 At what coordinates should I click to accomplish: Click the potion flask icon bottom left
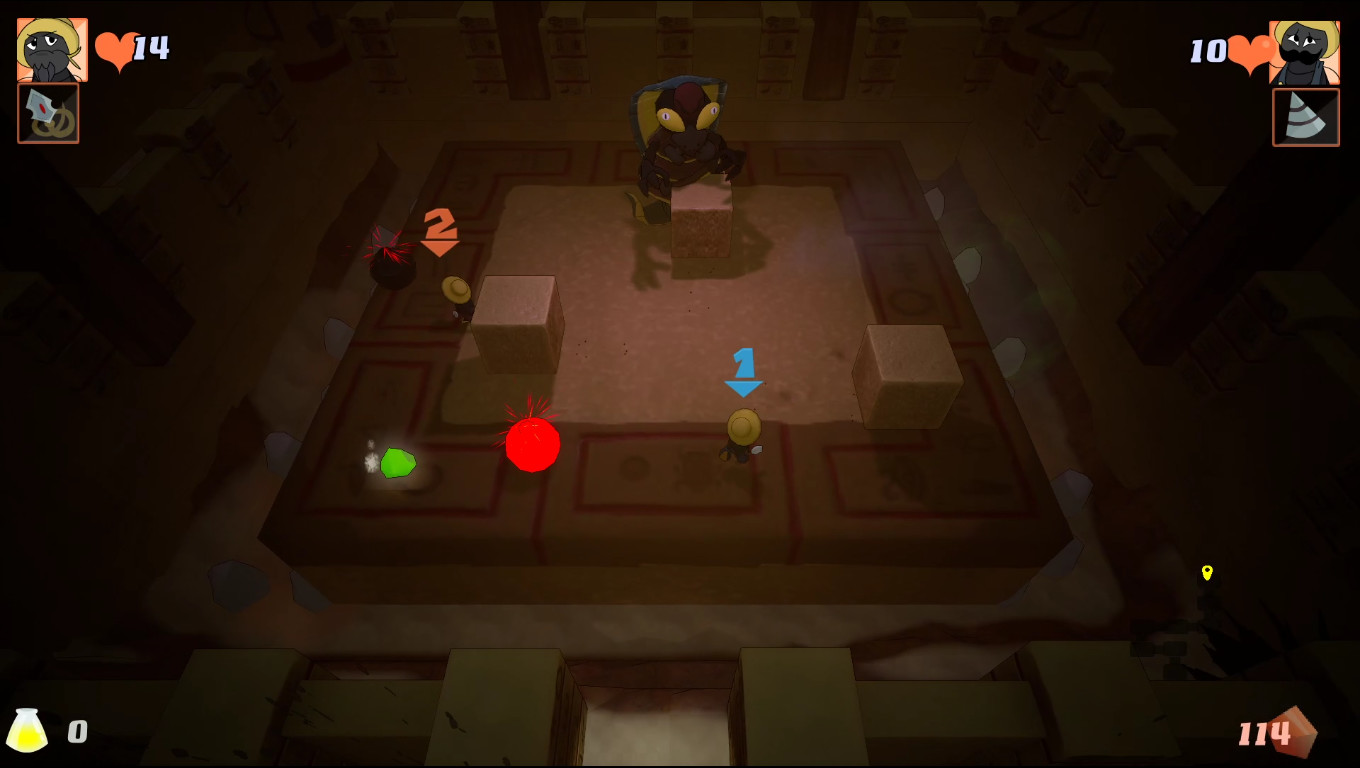(27, 731)
